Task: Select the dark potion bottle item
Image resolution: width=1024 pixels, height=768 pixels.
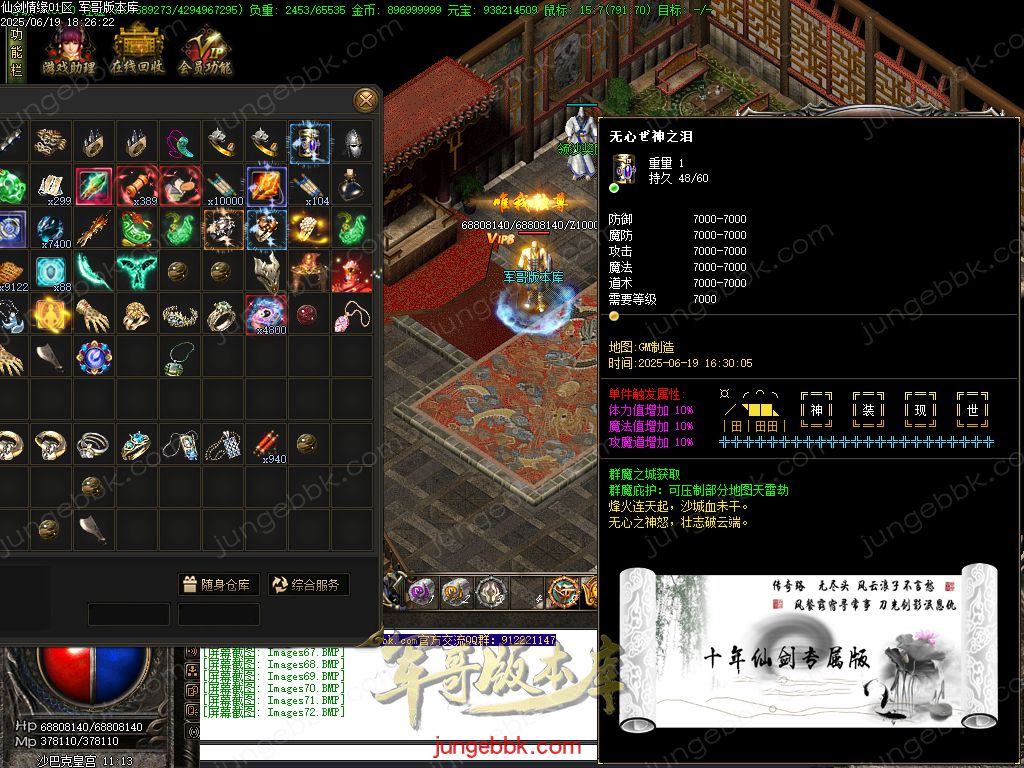Action: (351, 186)
